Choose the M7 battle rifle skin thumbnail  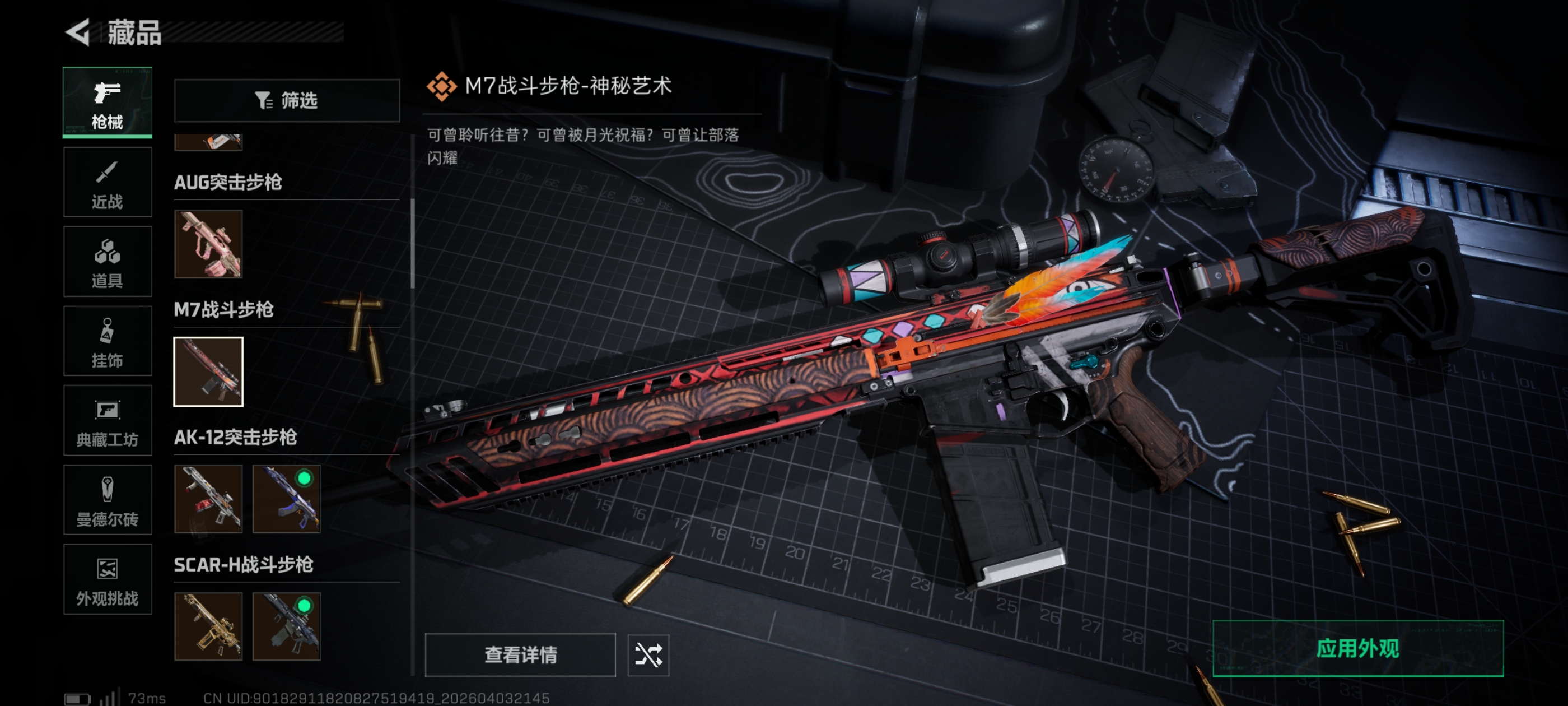[x=208, y=371]
